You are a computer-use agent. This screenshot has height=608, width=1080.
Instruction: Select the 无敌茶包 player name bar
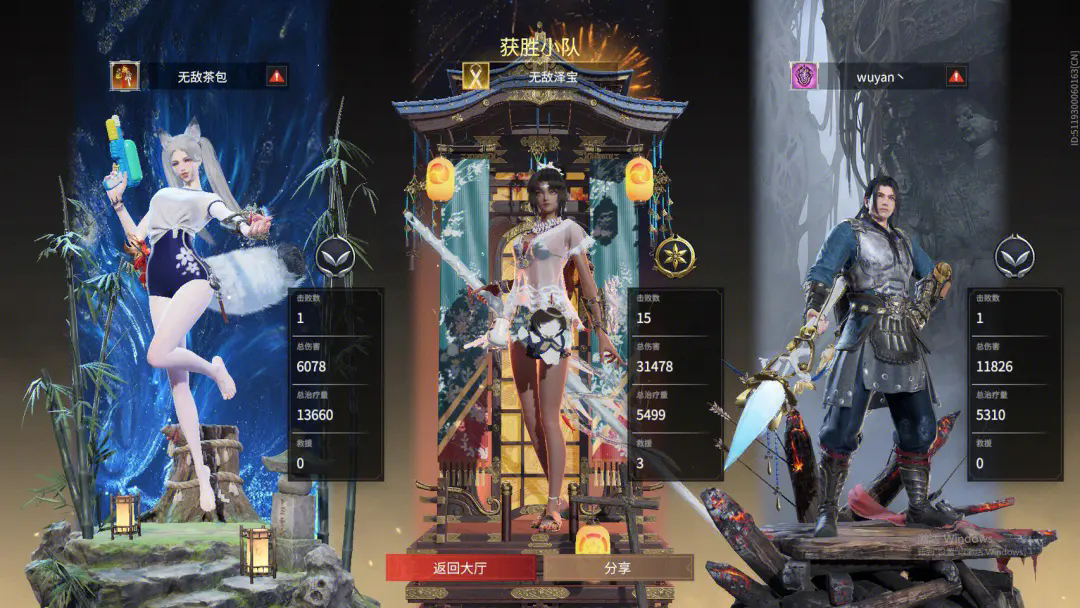(x=203, y=76)
